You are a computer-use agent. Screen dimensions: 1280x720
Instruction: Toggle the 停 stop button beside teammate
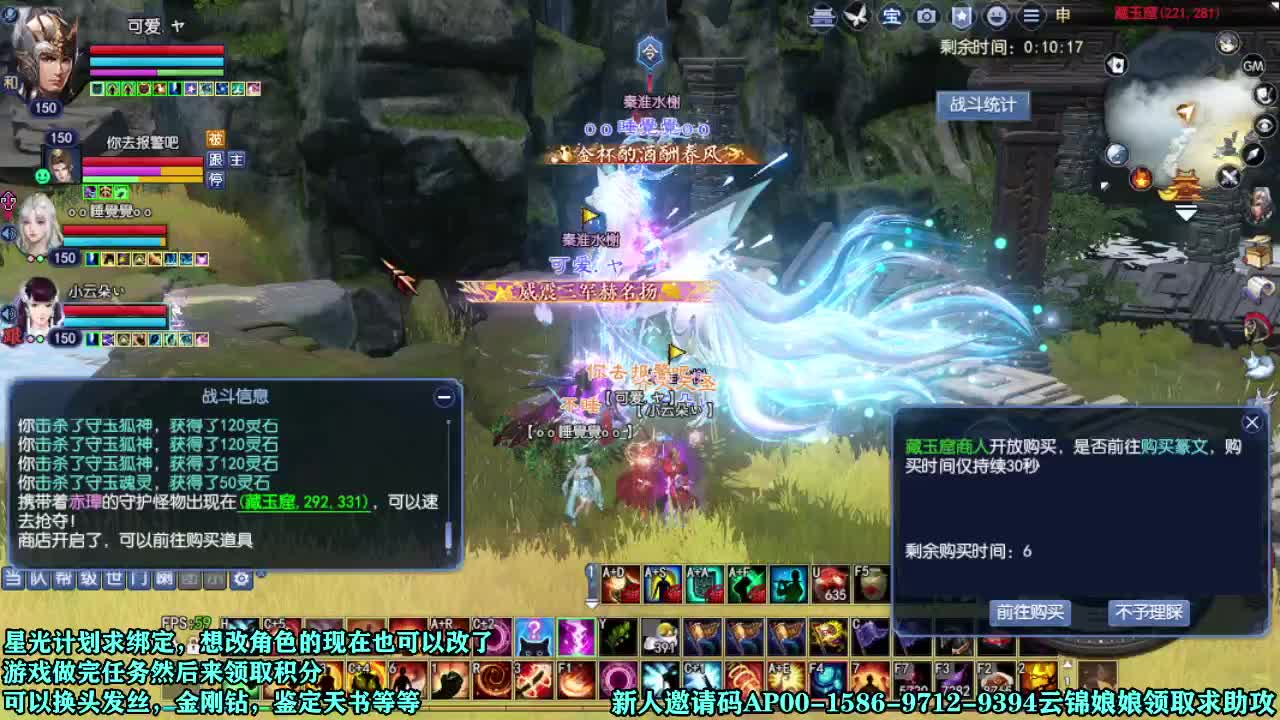(216, 181)
